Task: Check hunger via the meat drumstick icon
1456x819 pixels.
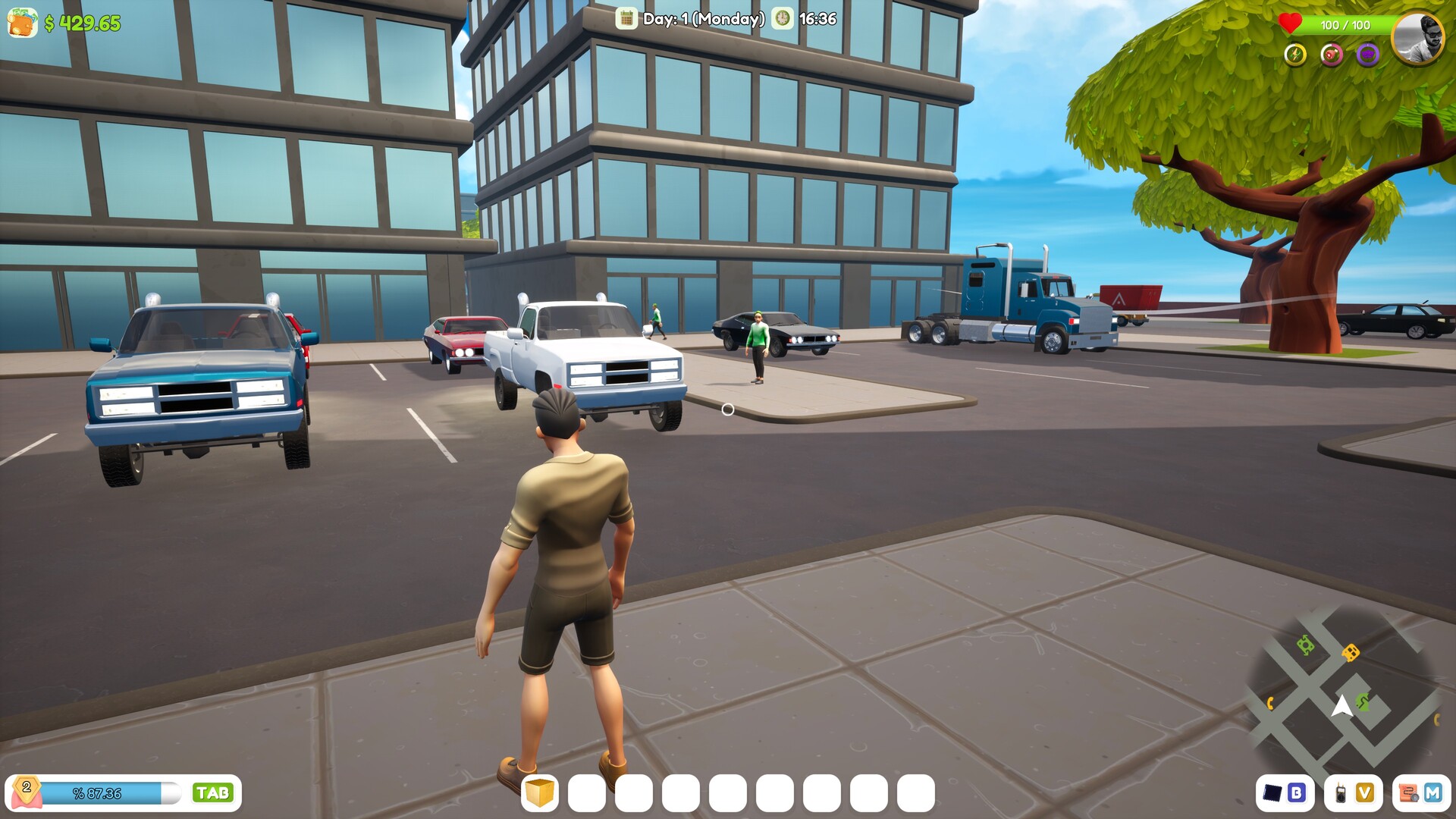Action: point(1332,55)
